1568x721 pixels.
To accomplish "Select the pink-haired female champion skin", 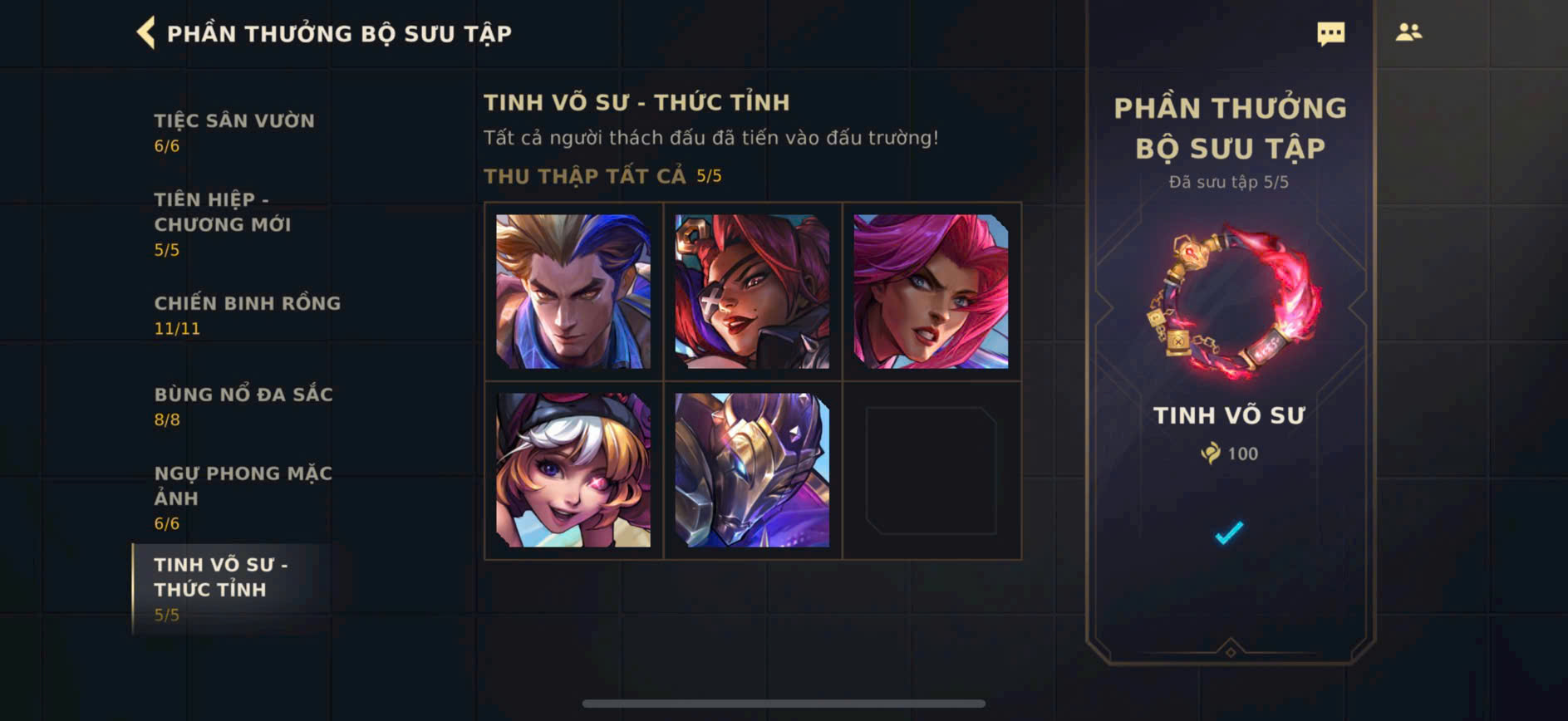I will tap(931, 292).
